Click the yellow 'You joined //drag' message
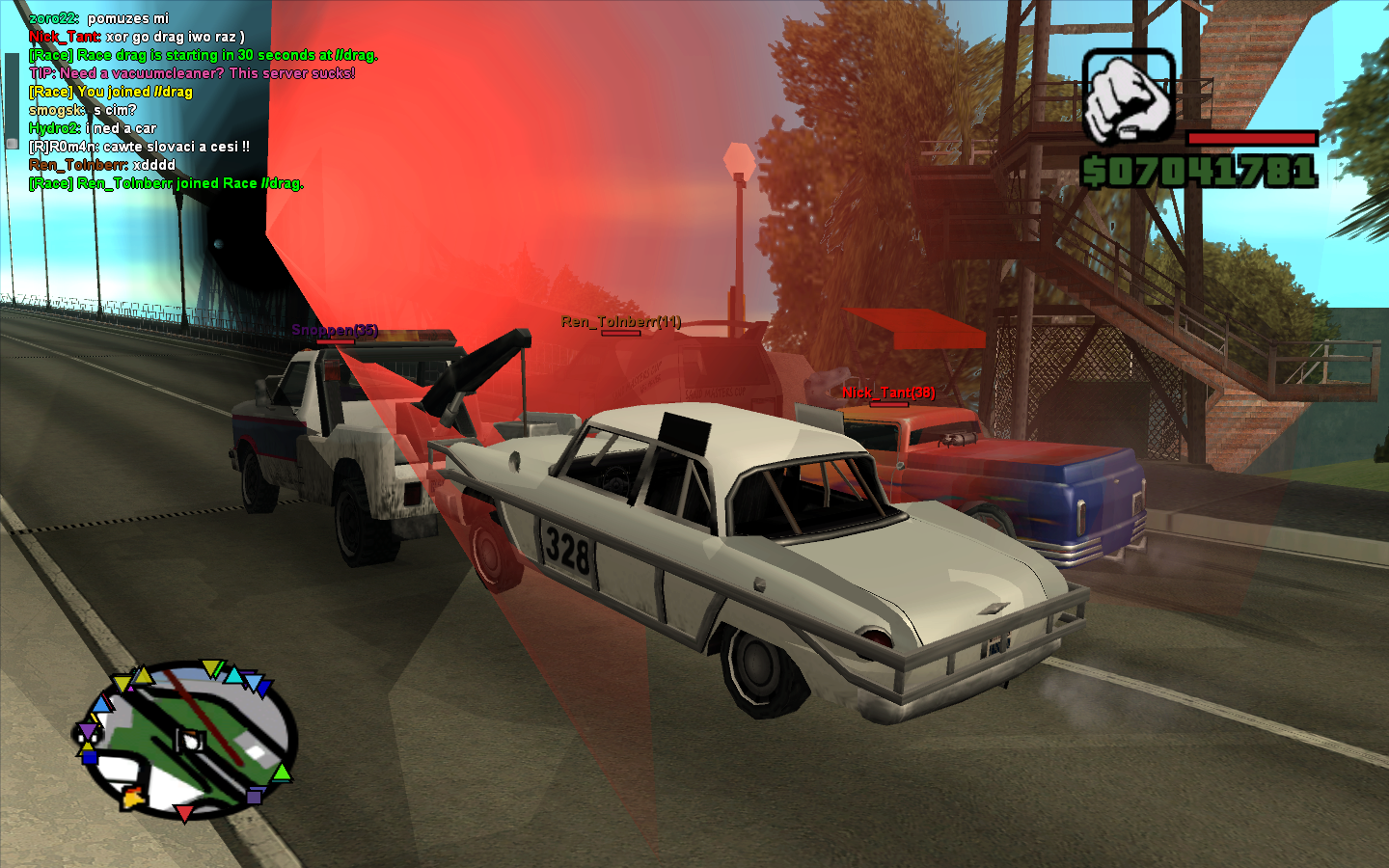This screenshot has height=868, width=1389. click(108, 92)
